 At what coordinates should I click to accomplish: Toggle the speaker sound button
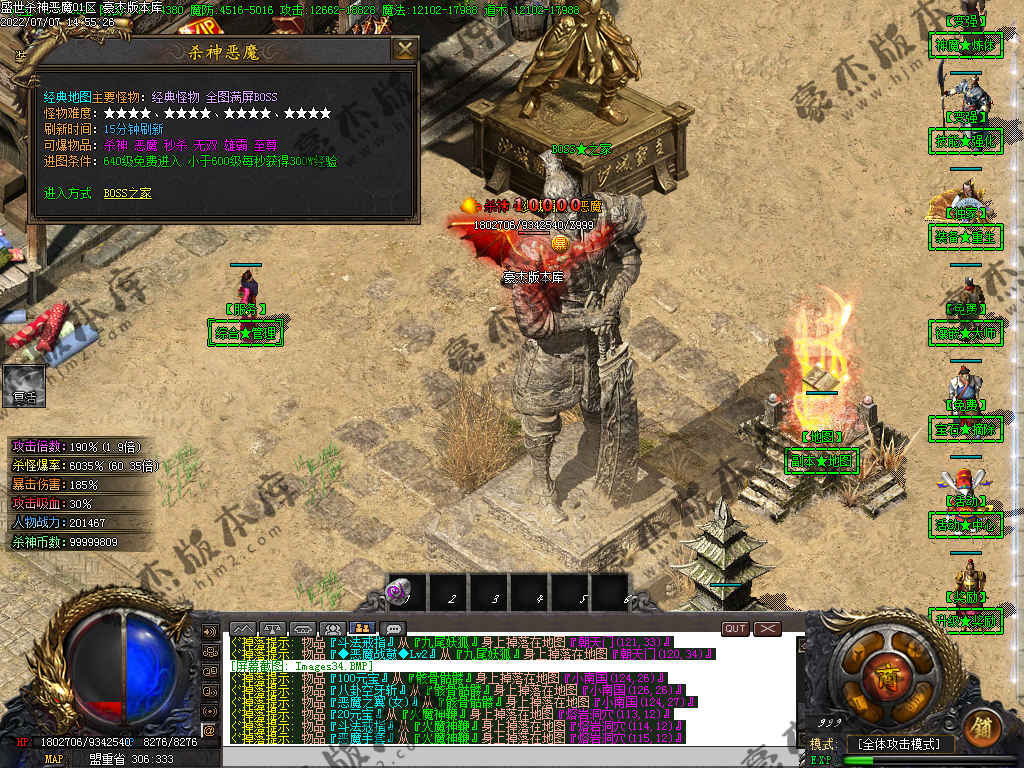(210, 632)
